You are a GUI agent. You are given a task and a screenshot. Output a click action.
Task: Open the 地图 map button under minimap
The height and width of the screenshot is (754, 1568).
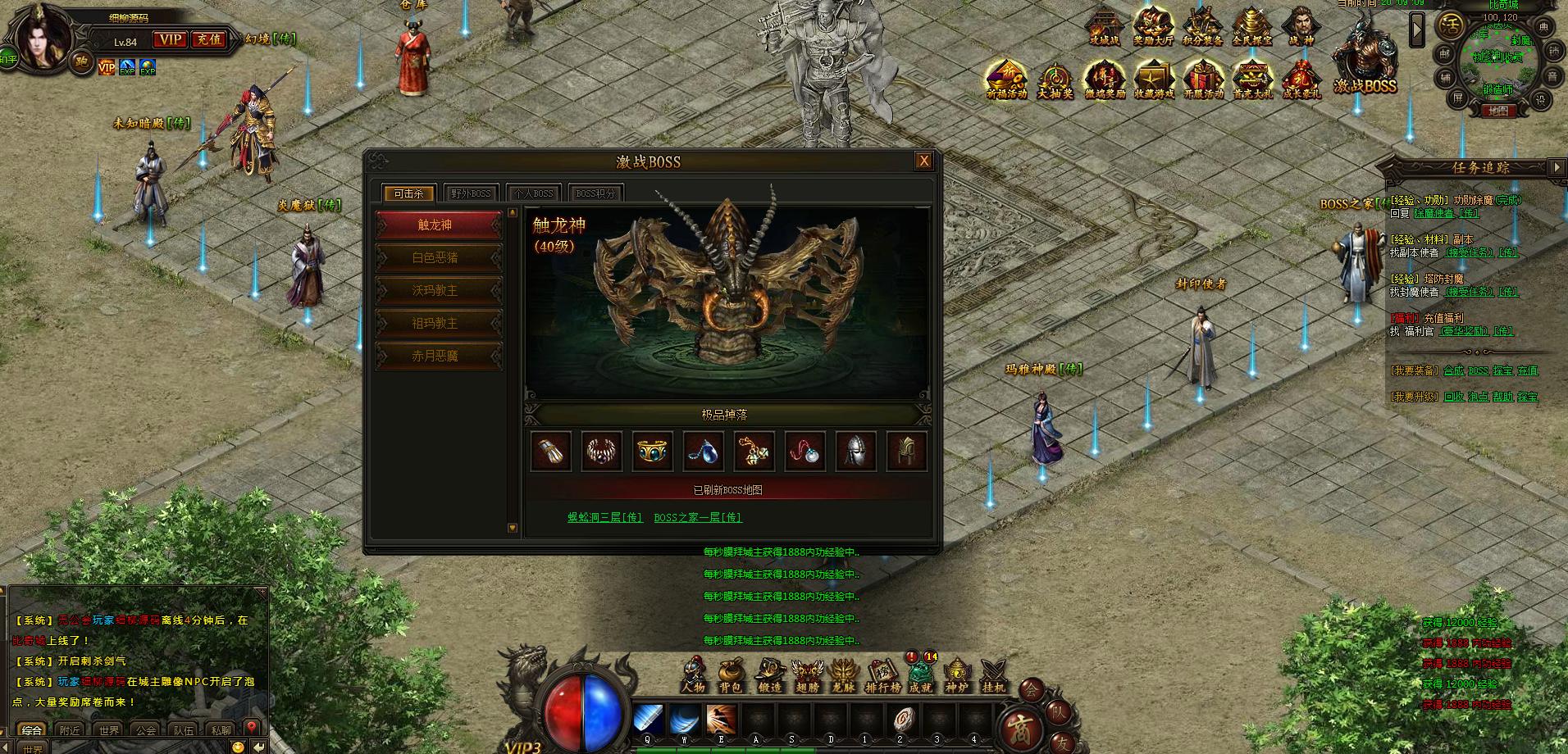1497,111
